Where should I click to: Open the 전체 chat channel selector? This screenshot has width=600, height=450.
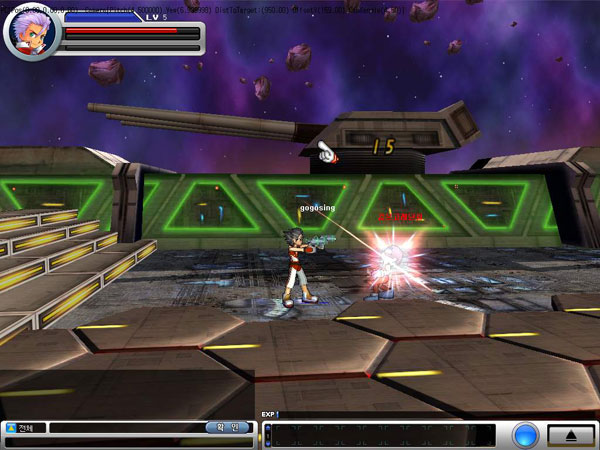tap(24, 428)
